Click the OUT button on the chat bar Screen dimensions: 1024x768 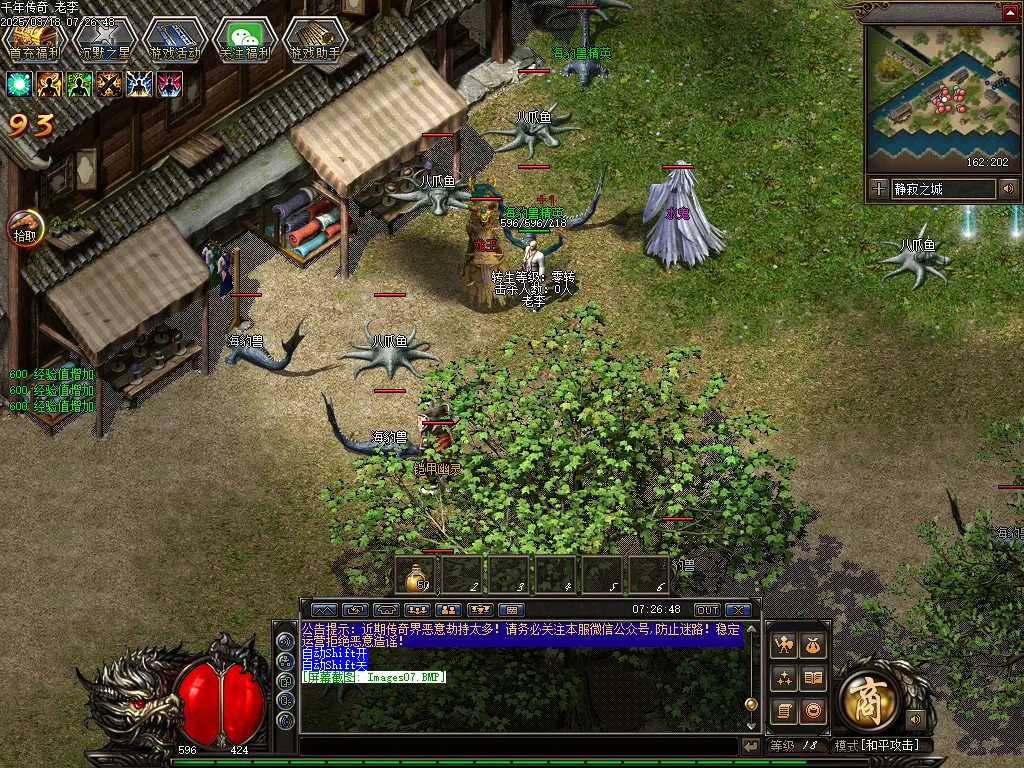coord(707,610)
